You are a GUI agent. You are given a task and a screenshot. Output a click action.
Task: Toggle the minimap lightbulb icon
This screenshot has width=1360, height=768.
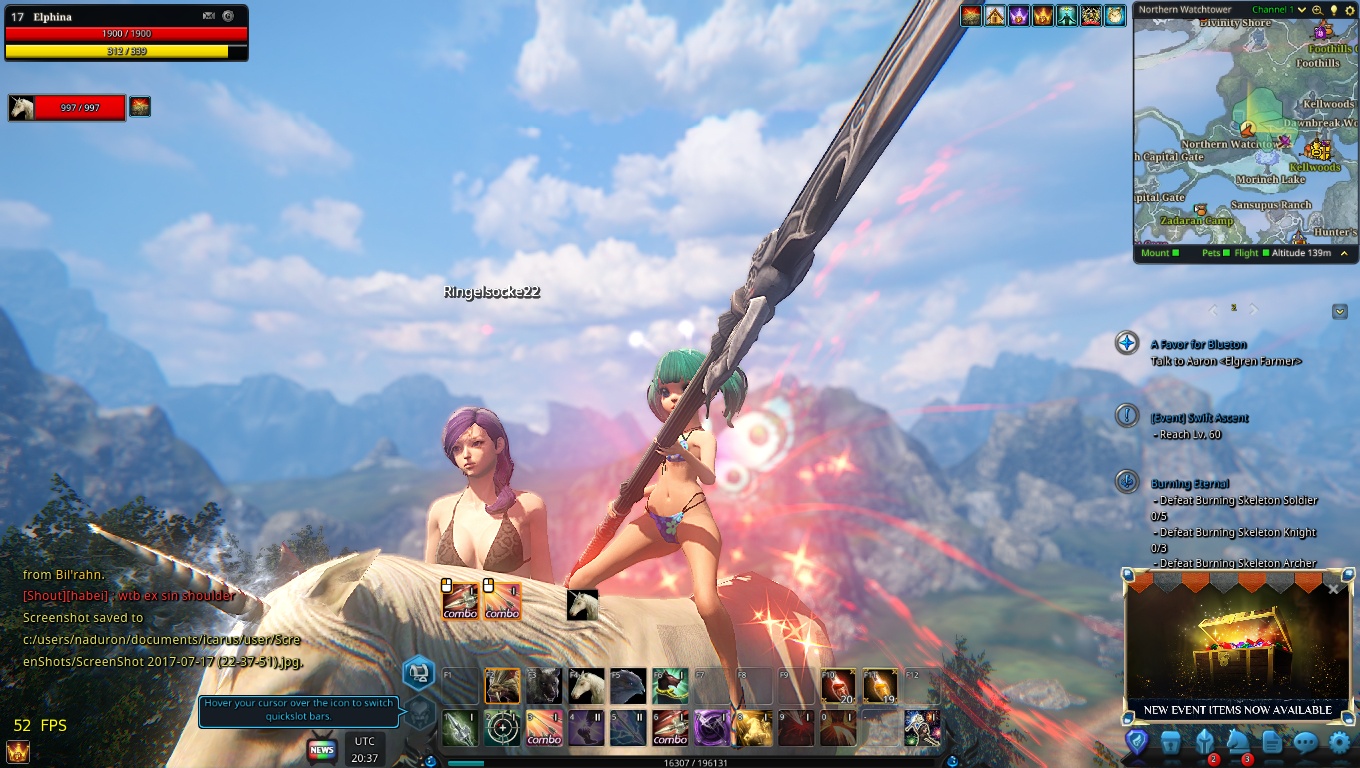tap(1333, 10)
